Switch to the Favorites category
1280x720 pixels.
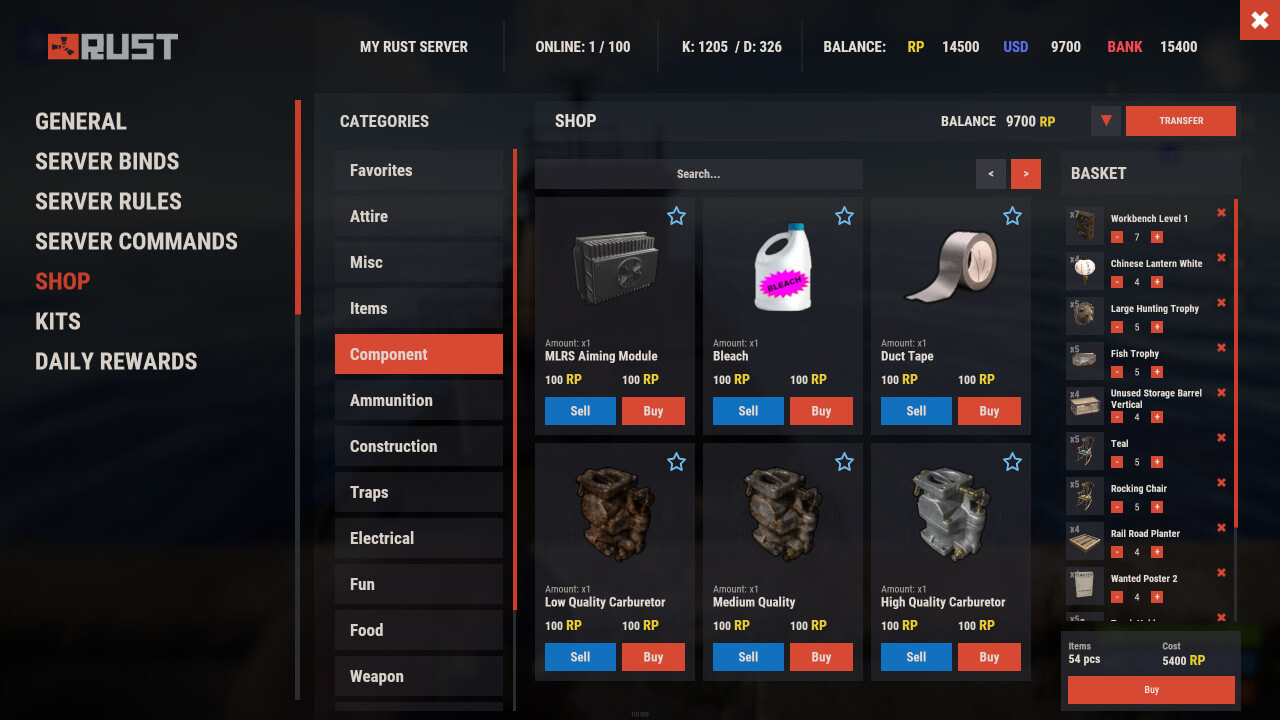click(418, 170)
